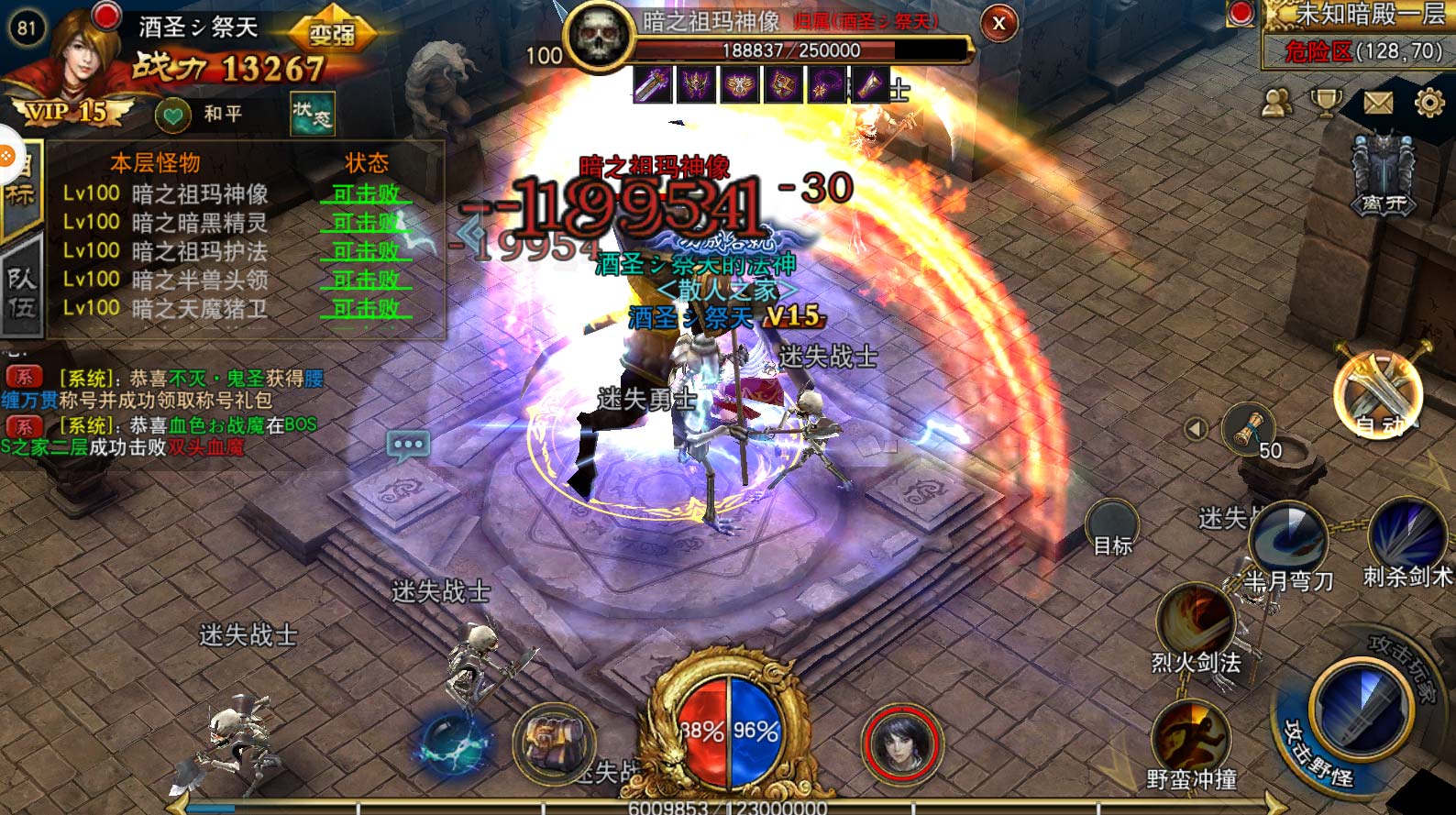
Task: Open the mail envelope icon
Action: (1377, 104)
